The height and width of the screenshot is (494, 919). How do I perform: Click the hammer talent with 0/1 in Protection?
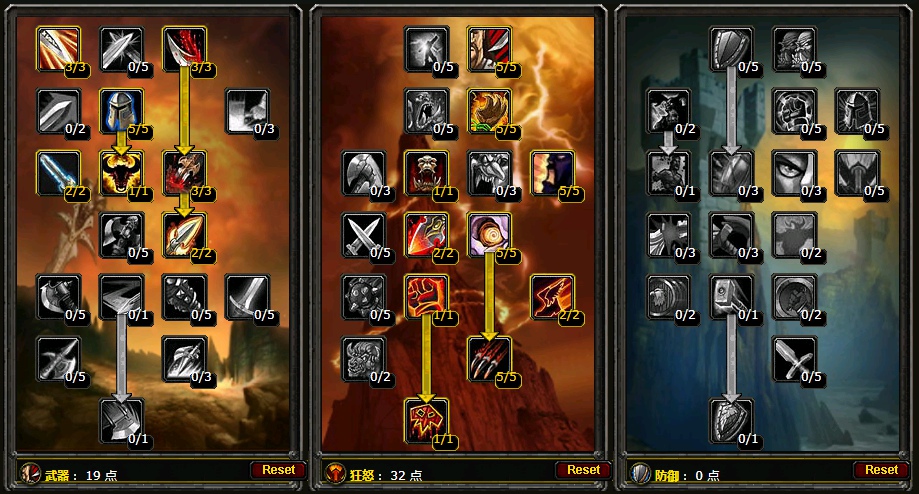732,297
